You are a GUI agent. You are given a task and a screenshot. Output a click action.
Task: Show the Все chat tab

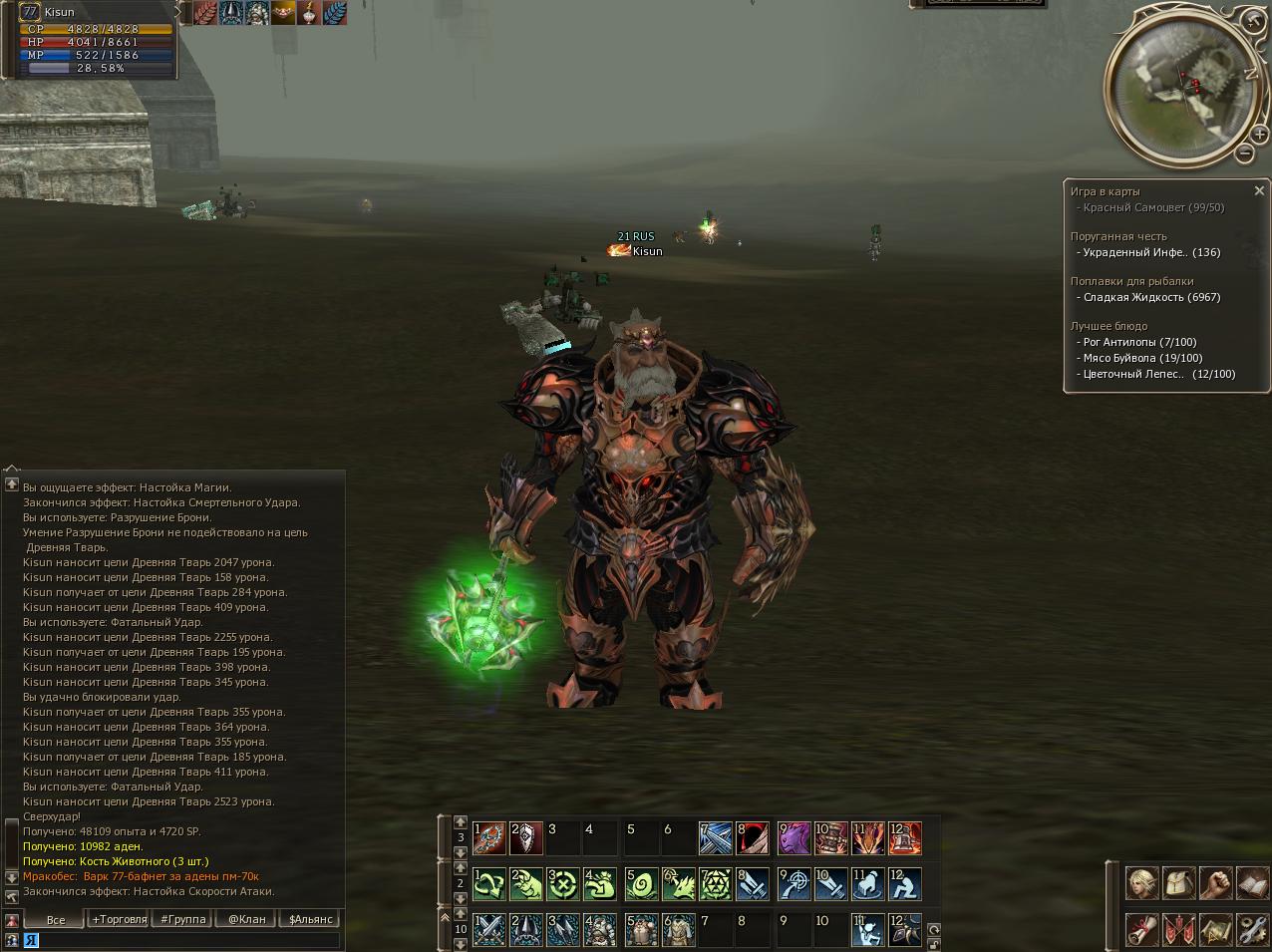[x=56, y=919]
